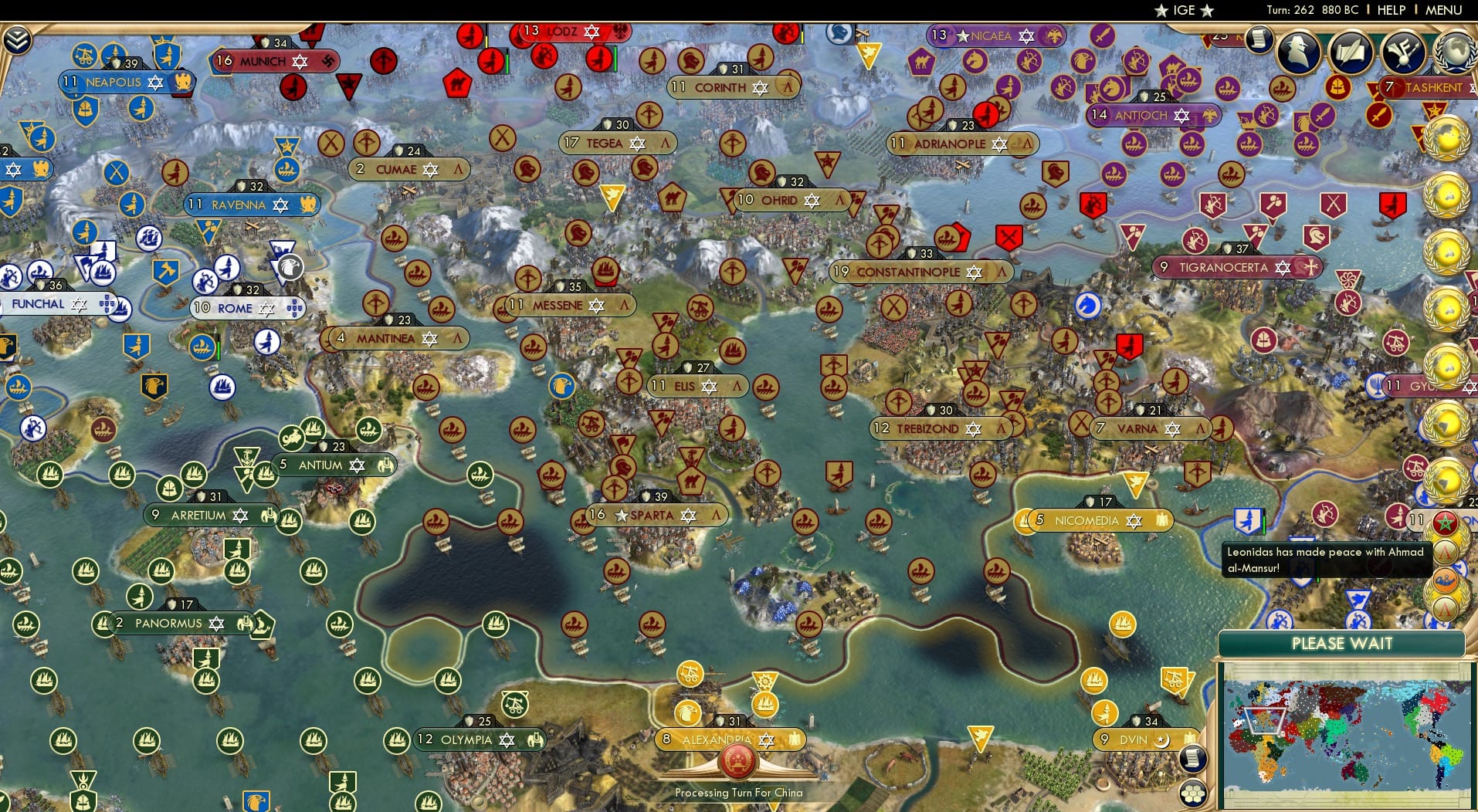Screen dimensions: 1478x812
Task: Open the Espionage overview spy icon
Action: 1297,52
